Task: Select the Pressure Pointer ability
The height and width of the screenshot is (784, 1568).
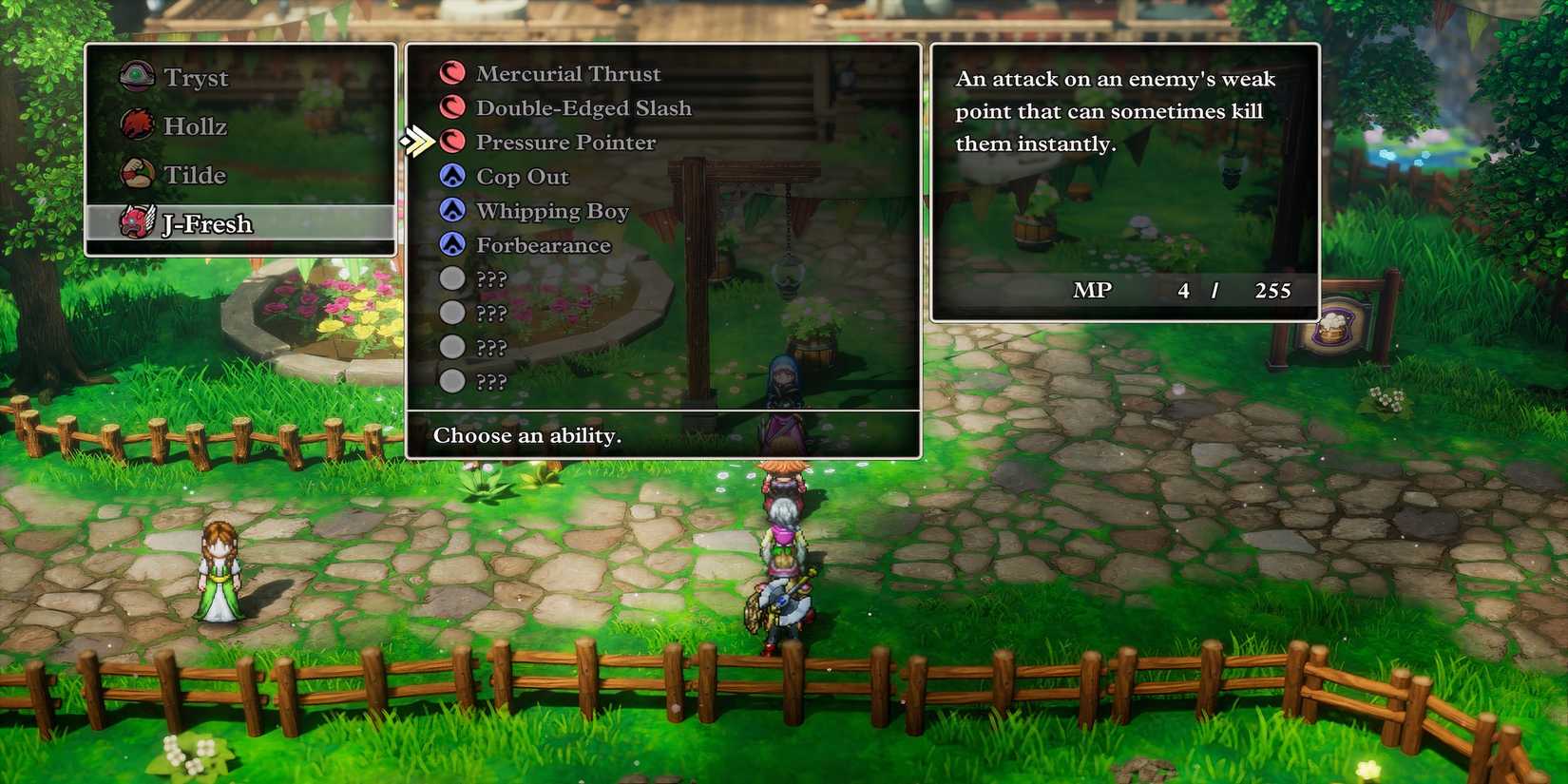Action: coord(566,142)
